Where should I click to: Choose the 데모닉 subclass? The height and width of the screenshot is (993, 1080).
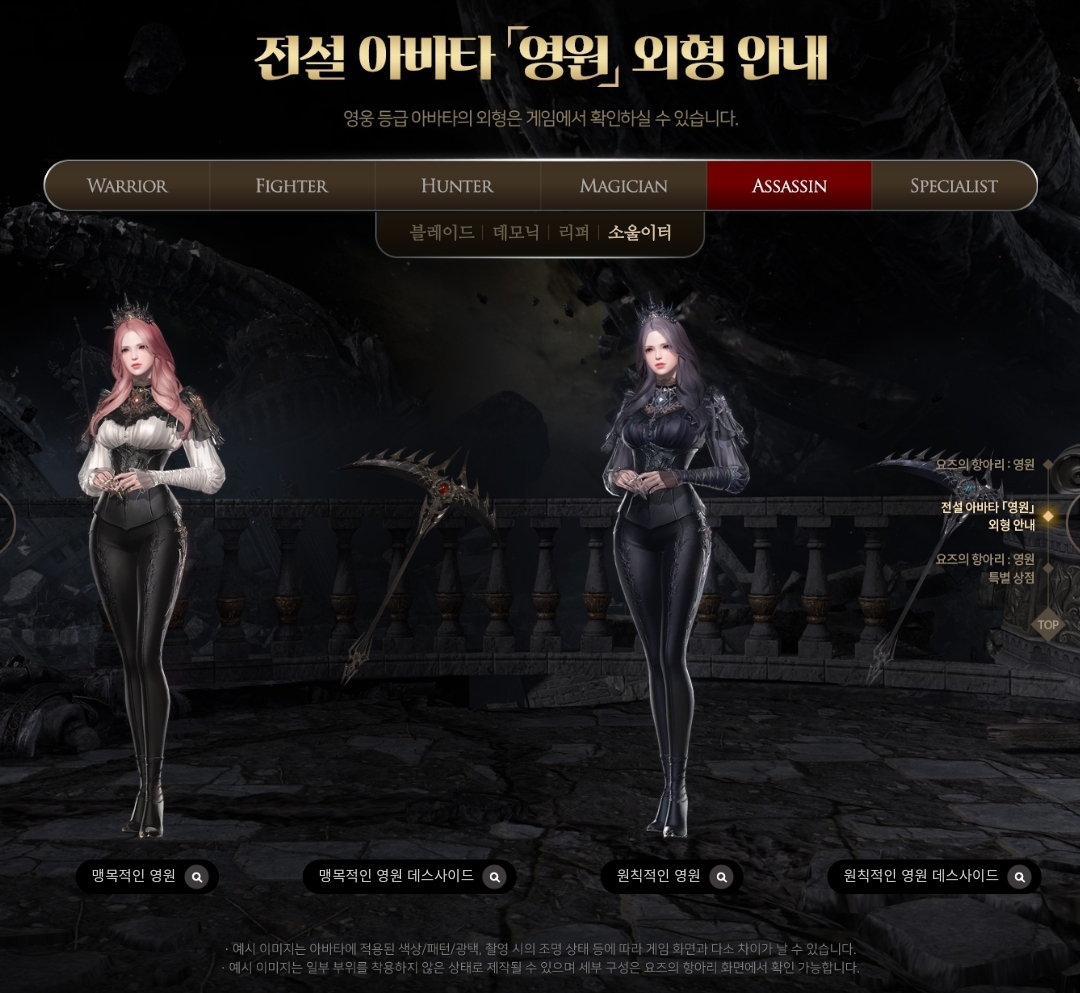(x=516, y=233)
